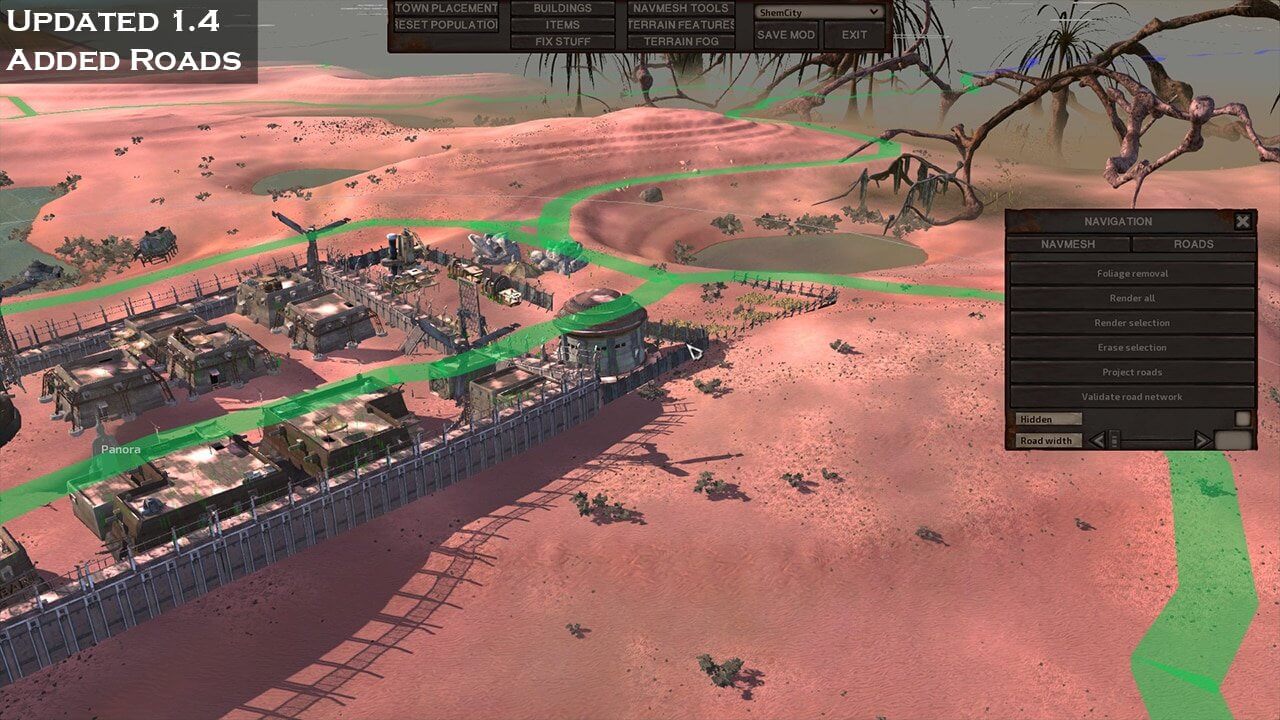Save the mod with Save Mod
This screenshot has height=720, width=1280.
tap(786, 35)
